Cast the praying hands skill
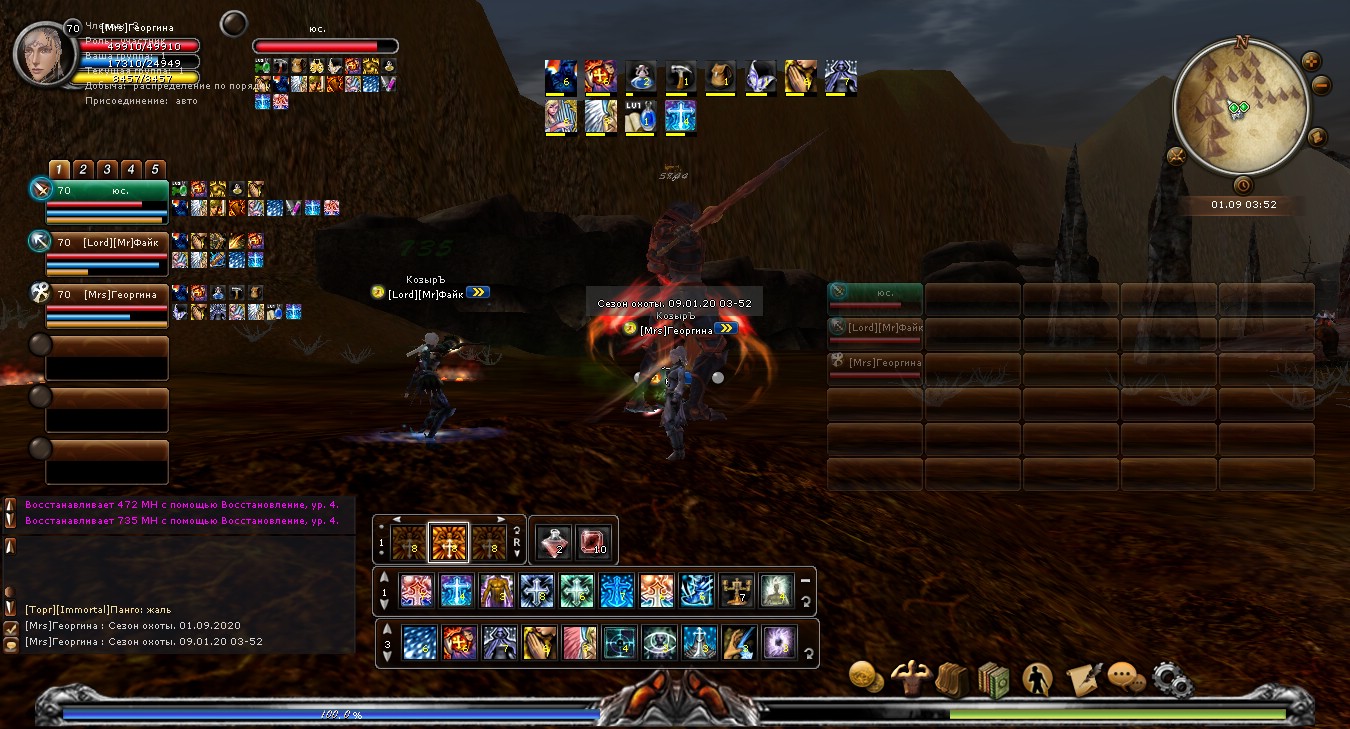Image resolution: width=1350 pixels, height=729 pixels. point(539,642)
